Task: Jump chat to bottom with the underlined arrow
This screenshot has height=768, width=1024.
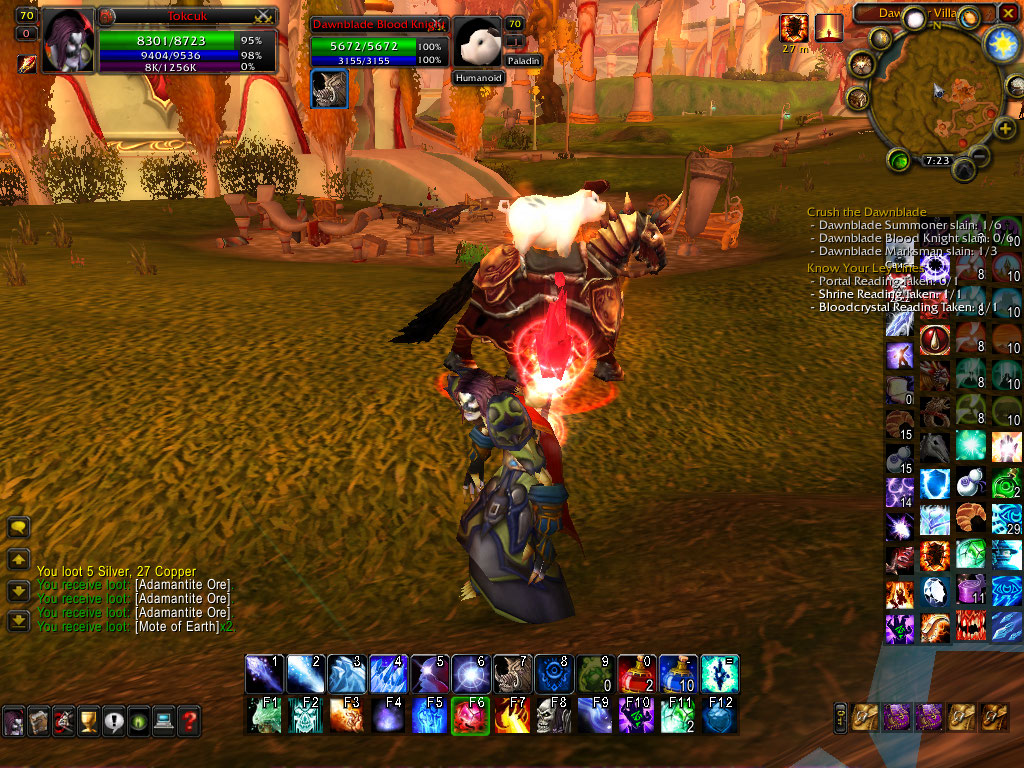Action: pos(19,621)
